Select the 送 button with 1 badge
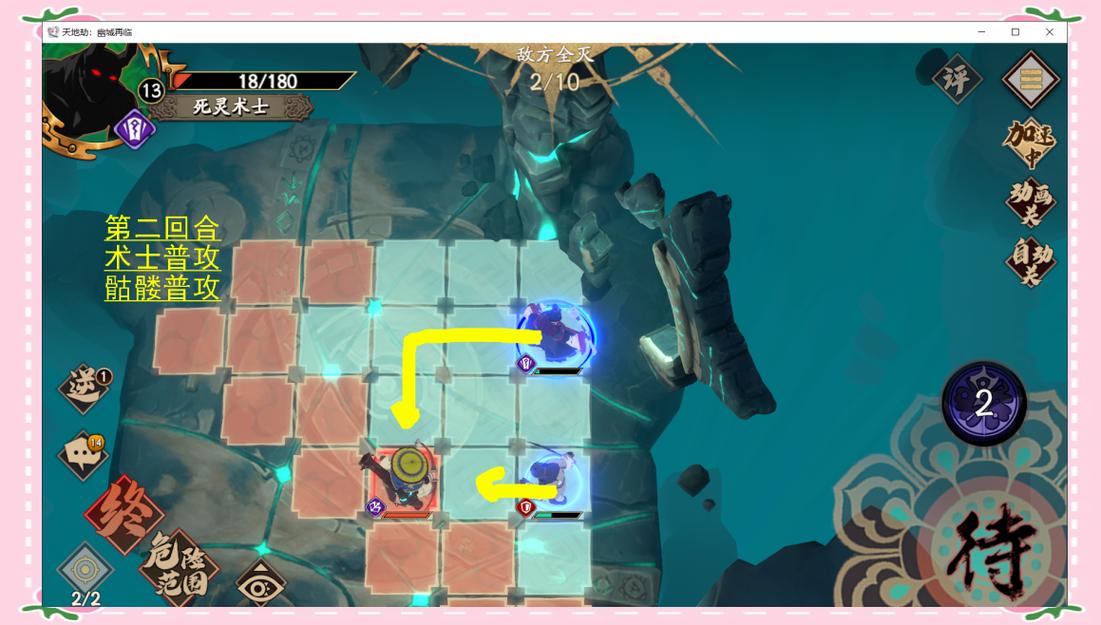1101x625 pixels. click(x=84, y=388)
